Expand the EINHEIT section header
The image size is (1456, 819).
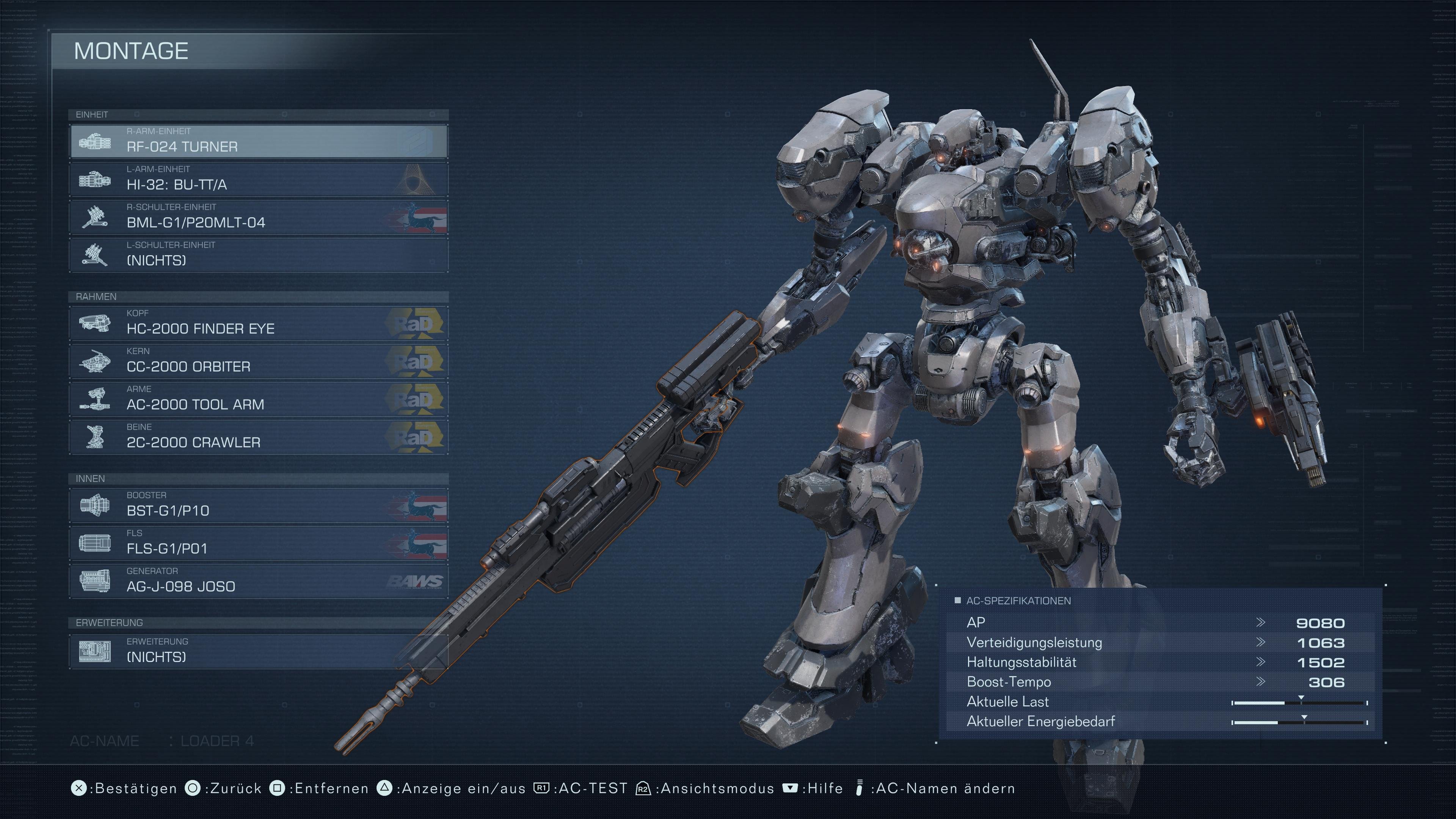(x=92, y=114)
